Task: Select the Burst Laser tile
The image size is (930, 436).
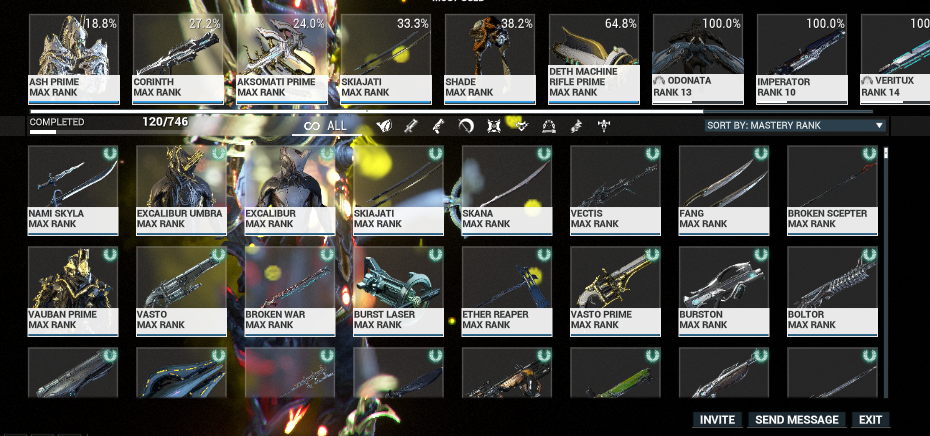Action: (x=397, y=289)
